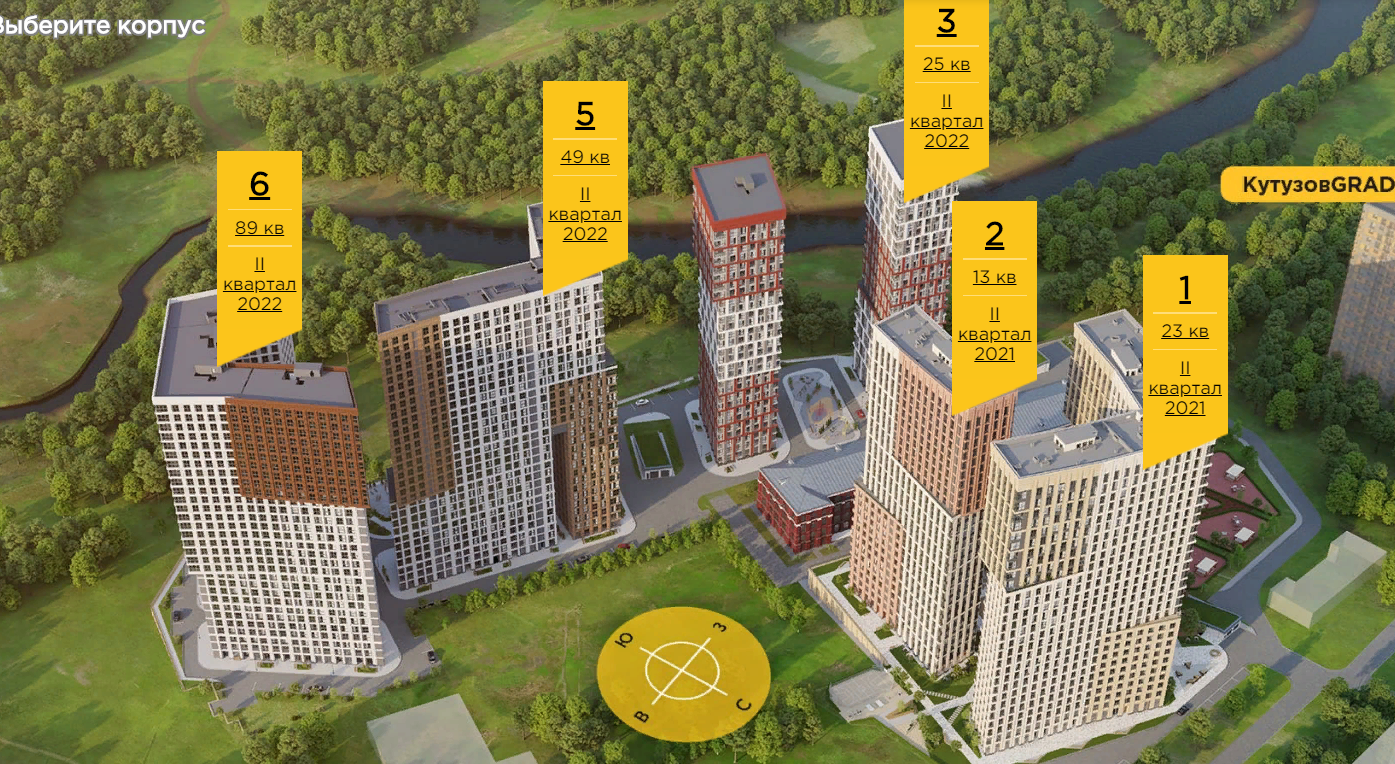Select building 1 with 23 apartments
The height and width of the screenshot is (764, 1395).
pyautogui.click(x=1185, y=290)
